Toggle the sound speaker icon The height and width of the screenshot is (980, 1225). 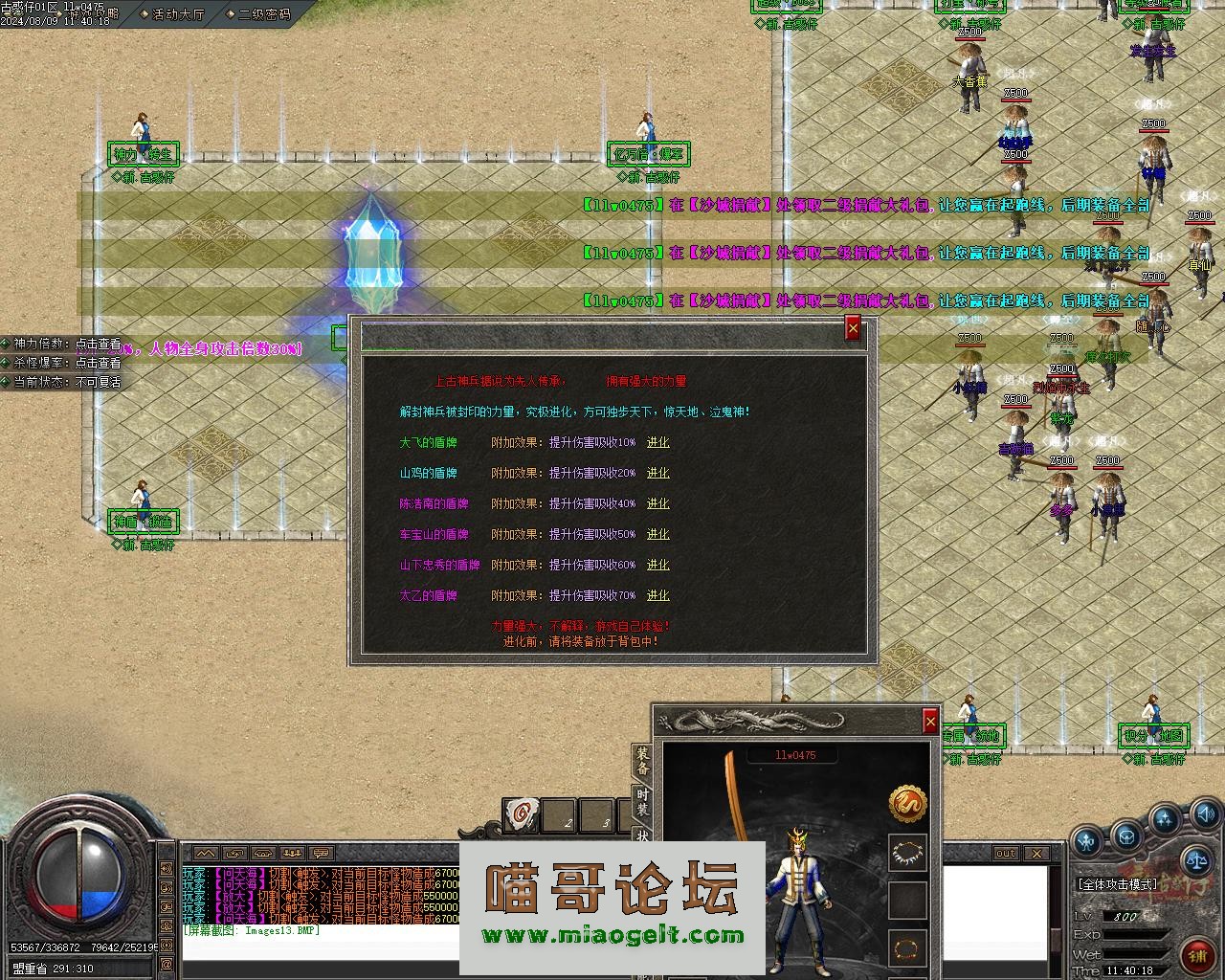pos(1204,814)
